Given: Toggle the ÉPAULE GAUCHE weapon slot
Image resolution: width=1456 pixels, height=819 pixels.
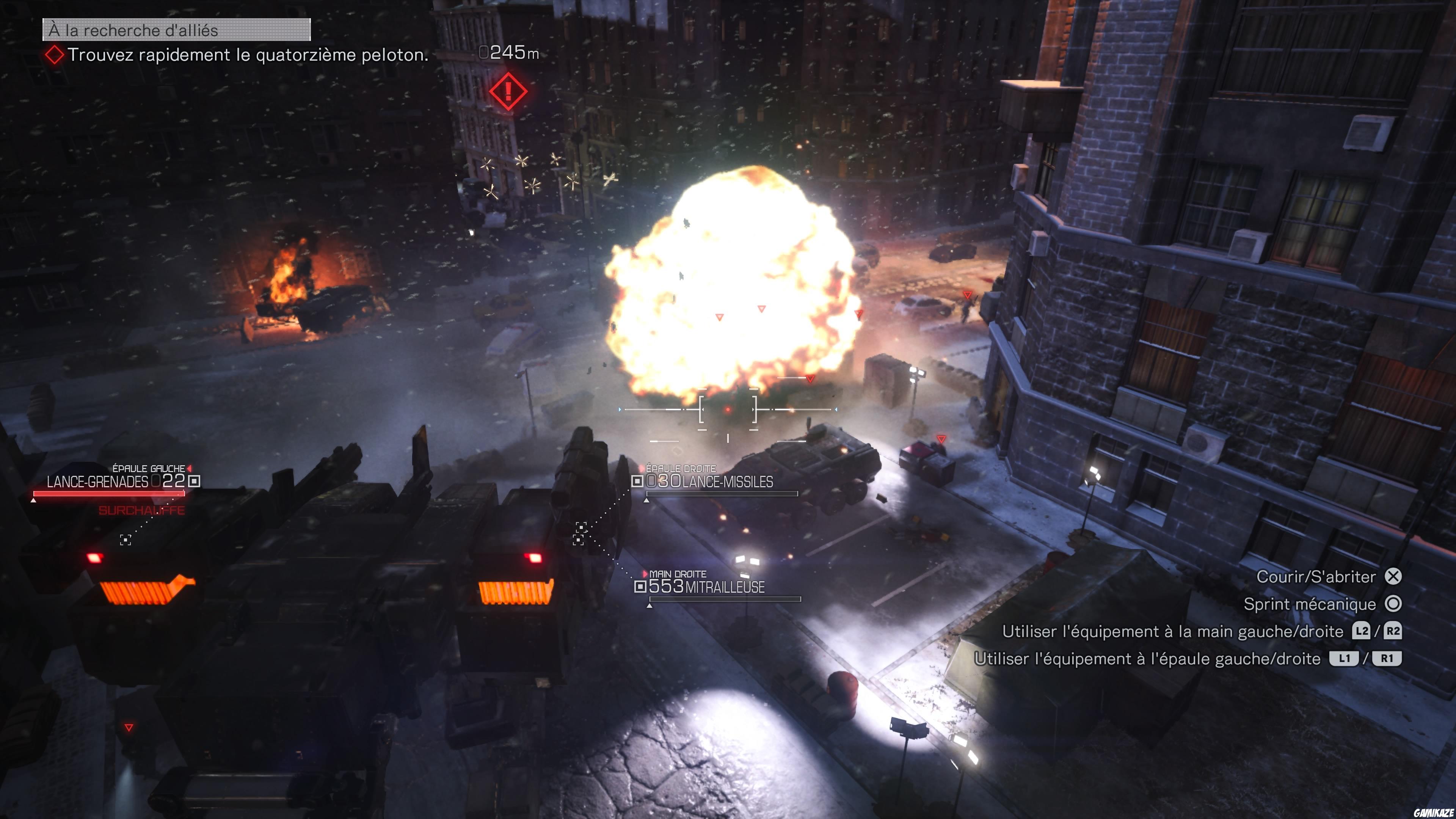Looking at the screenshot, I should coord(149,468).
